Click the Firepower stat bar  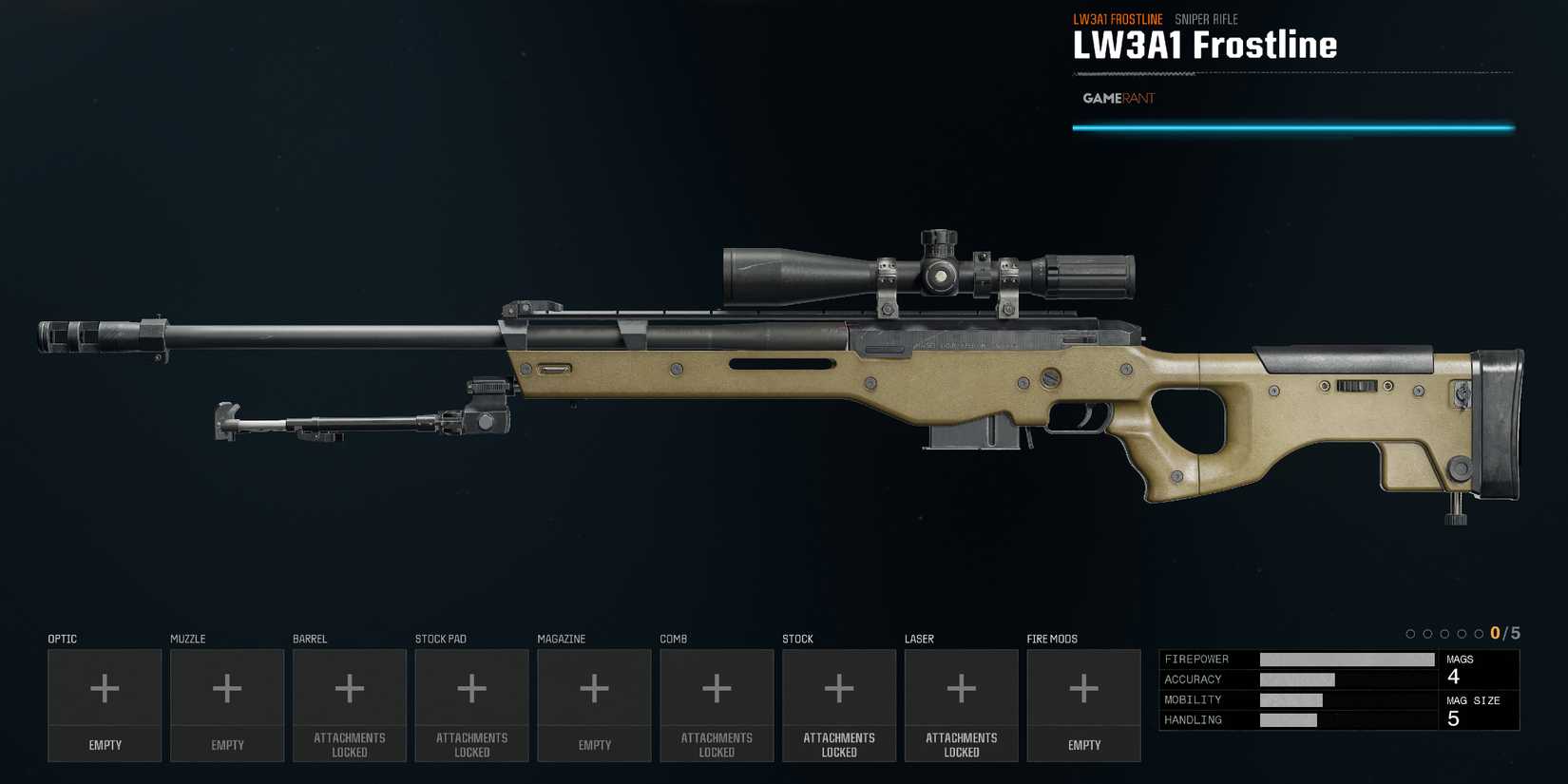[1347, 659]
